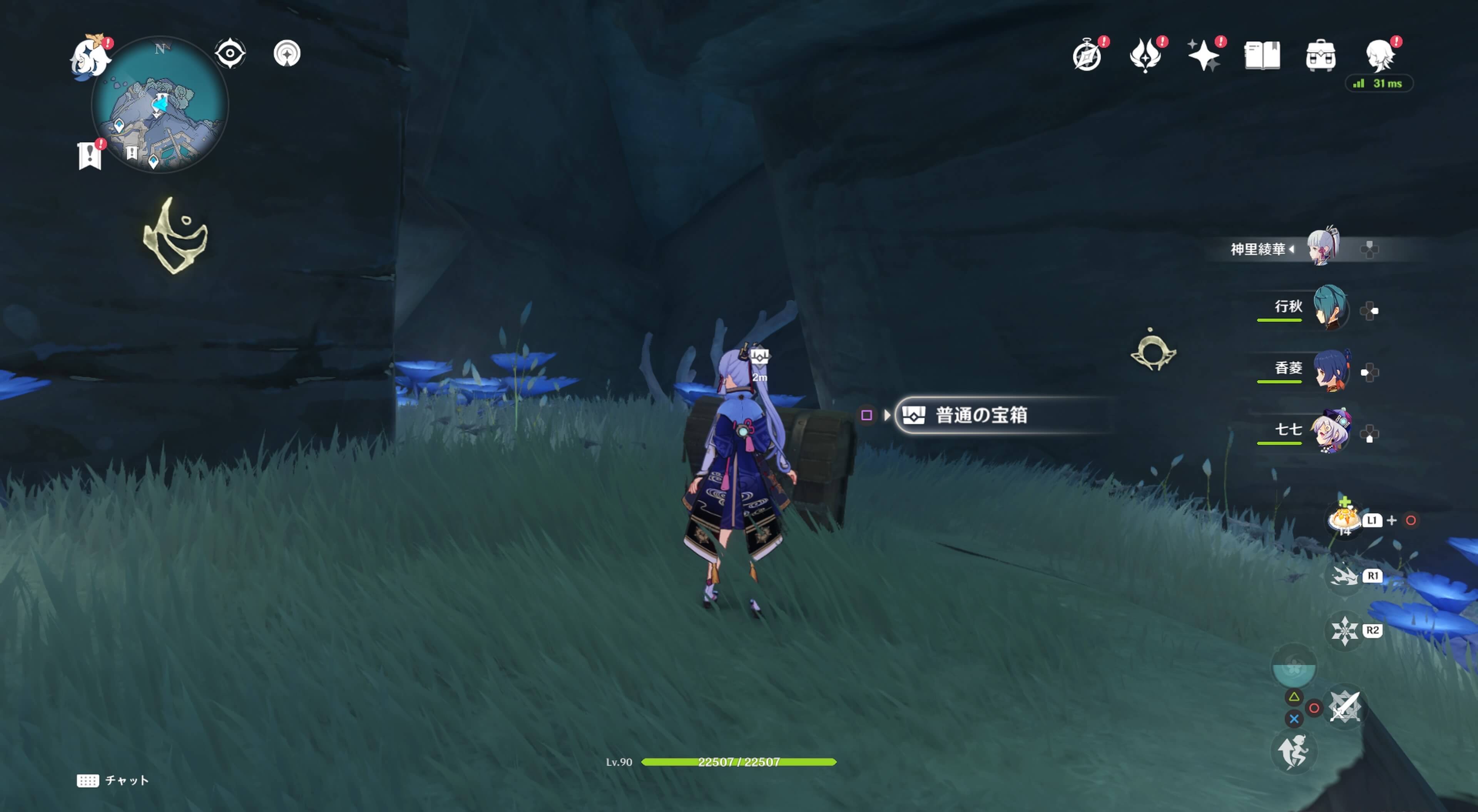This screenshot has height=812, width=1478.
Task: Open the inventory bag icon
Action: [1321, 55]
